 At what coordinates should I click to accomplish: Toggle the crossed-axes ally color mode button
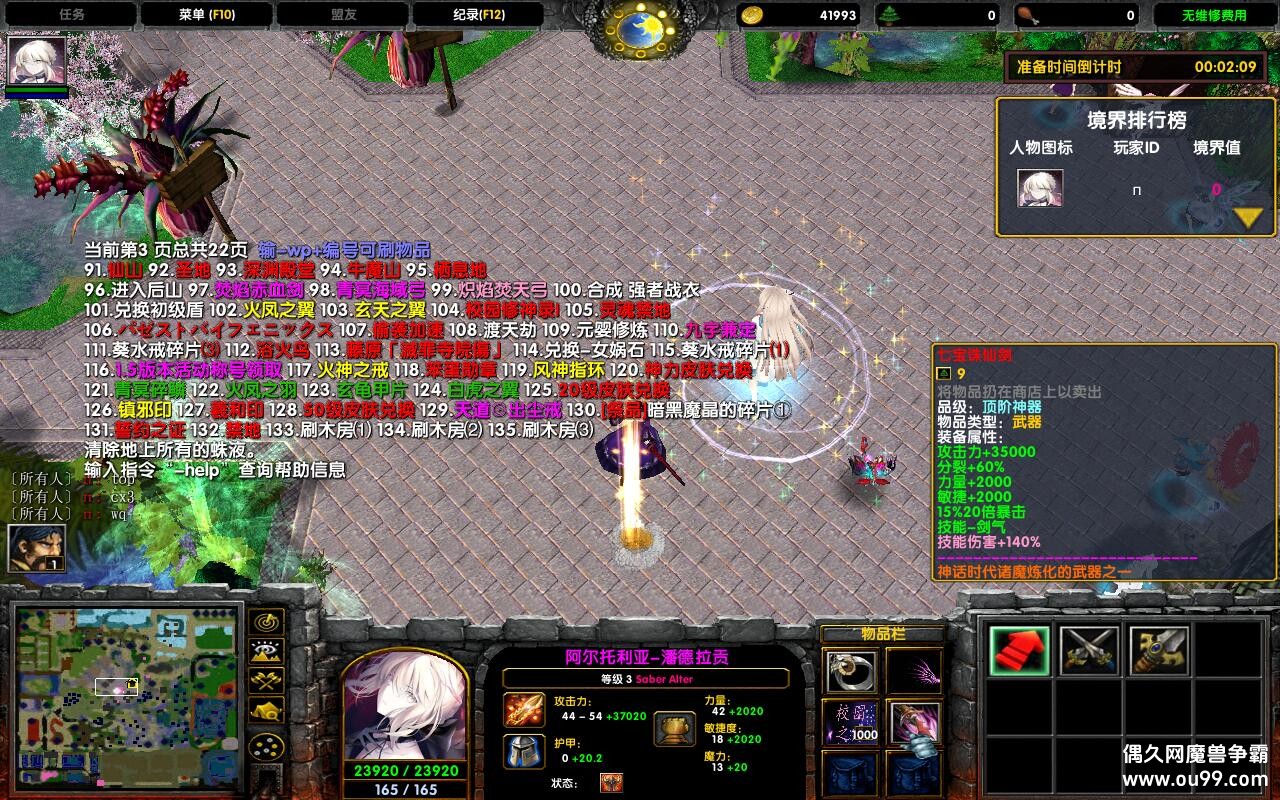tap(266, 682)
